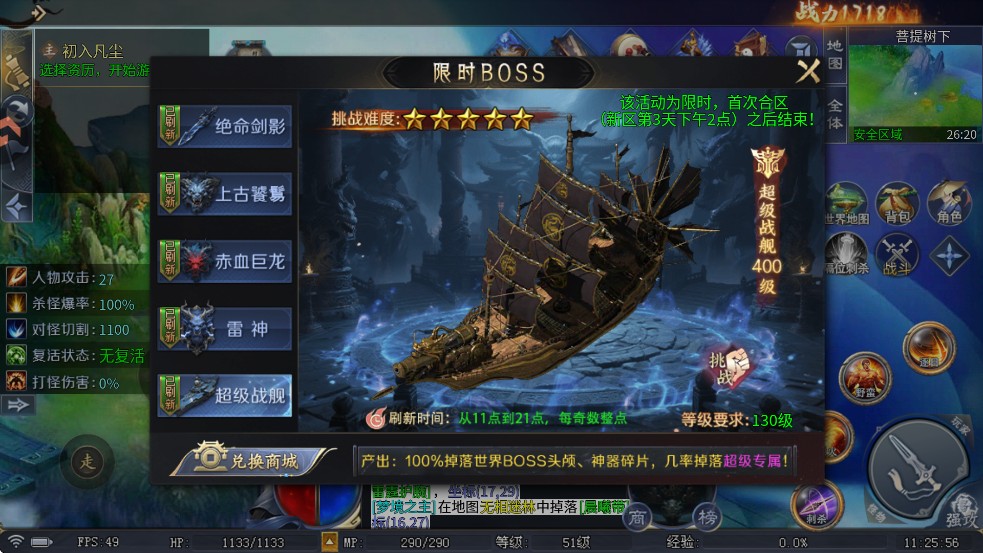Viewport: 983px width, 553px height.
Task: Close the 限时BOSS window
Action: click(x=807, y=71)
